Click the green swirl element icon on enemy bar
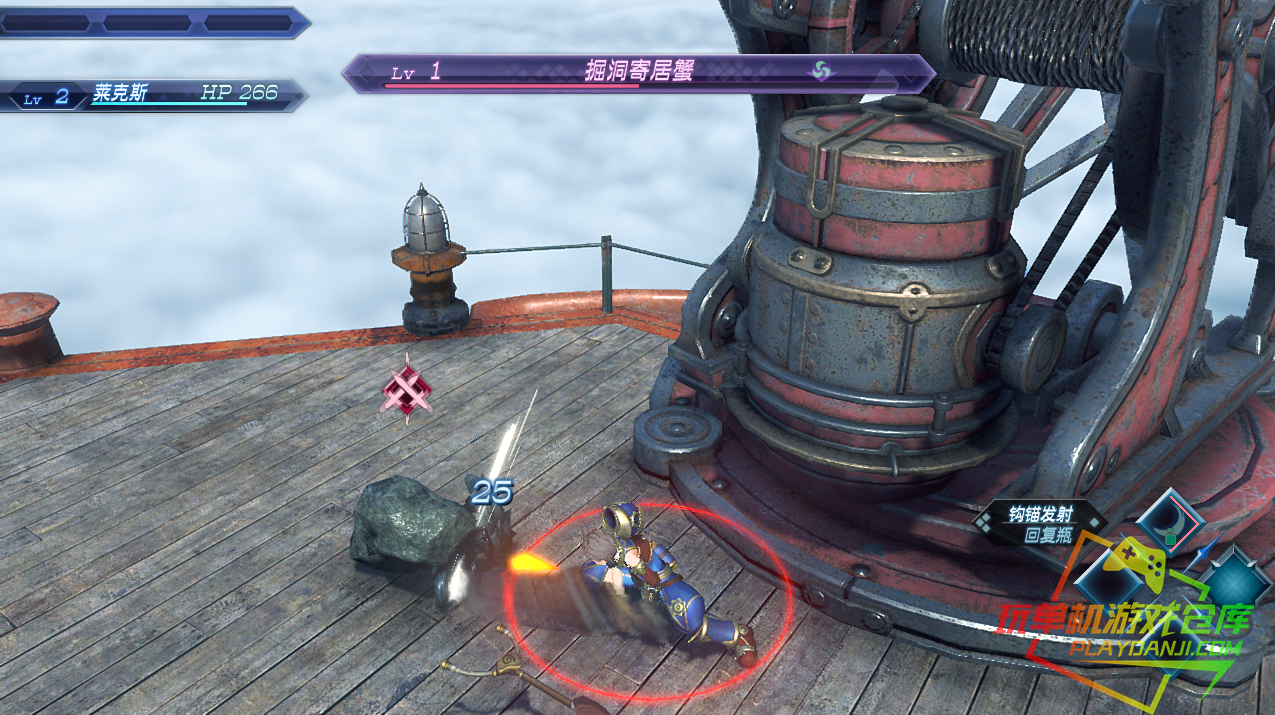This screenshot has width=1275, height=715. [821, 71]
